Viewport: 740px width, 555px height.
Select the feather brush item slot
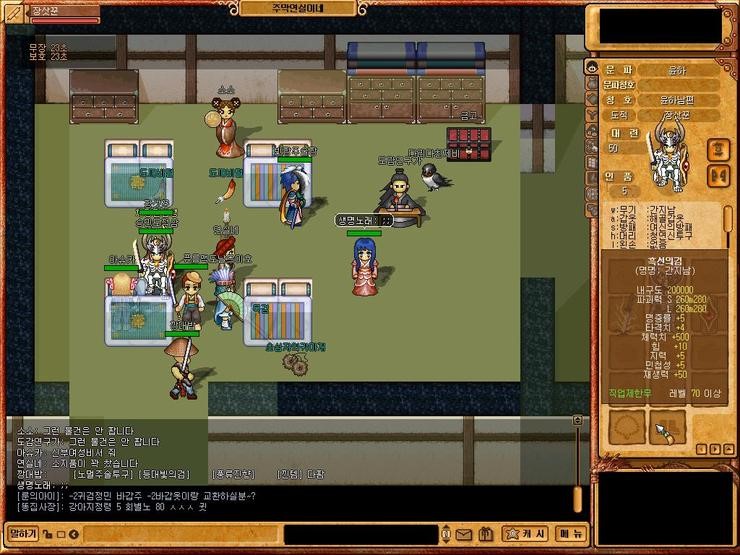[668, 429]
